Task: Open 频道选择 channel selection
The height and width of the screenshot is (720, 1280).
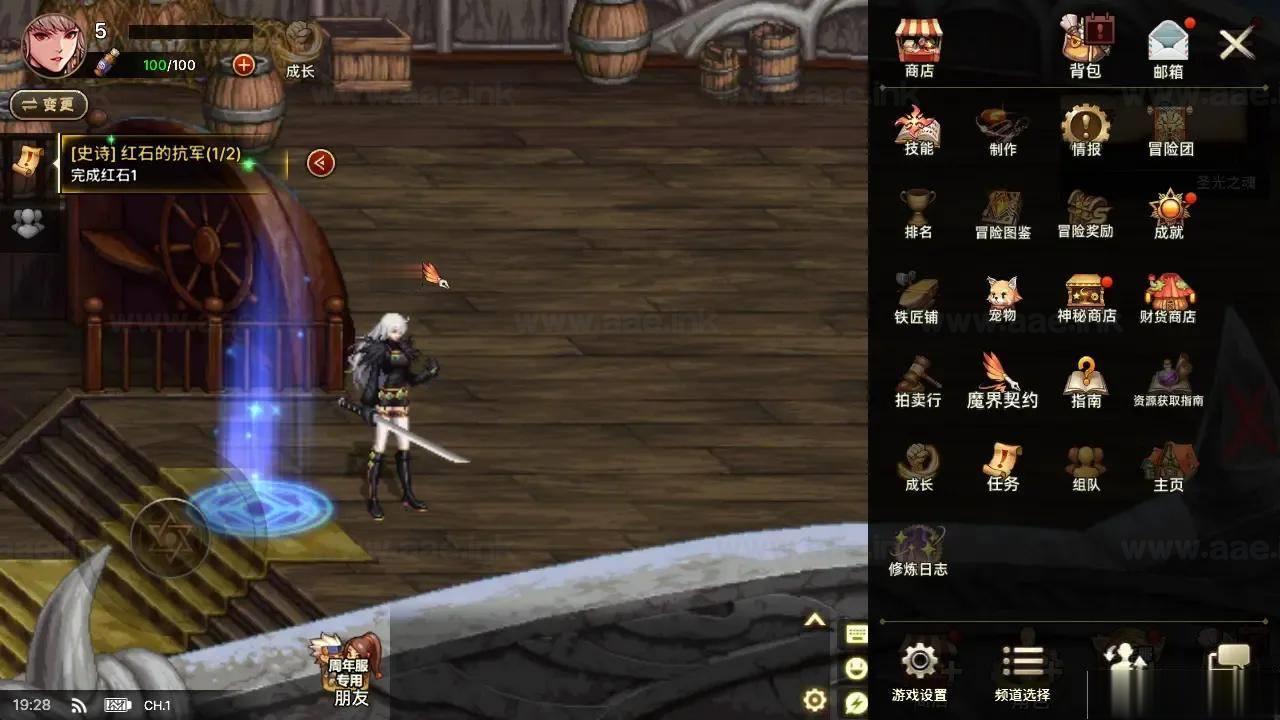Action: pyautogui.click(x=1022, y=671)
